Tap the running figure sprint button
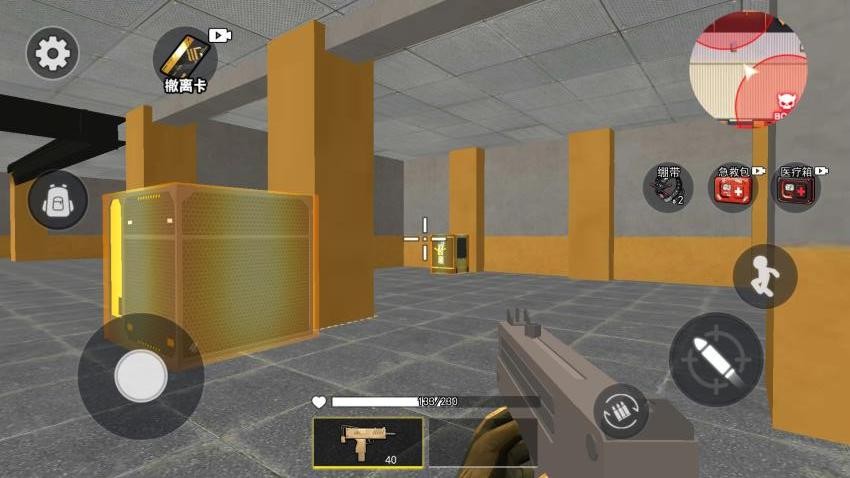Image resolution: width=850 pixels, height=478 pixels. (765, 276)
